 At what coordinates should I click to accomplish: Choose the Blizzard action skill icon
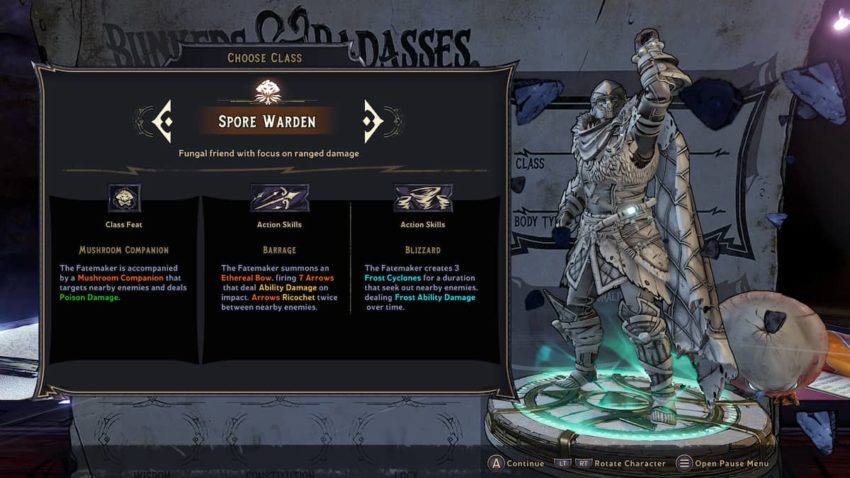click(422, 198)
